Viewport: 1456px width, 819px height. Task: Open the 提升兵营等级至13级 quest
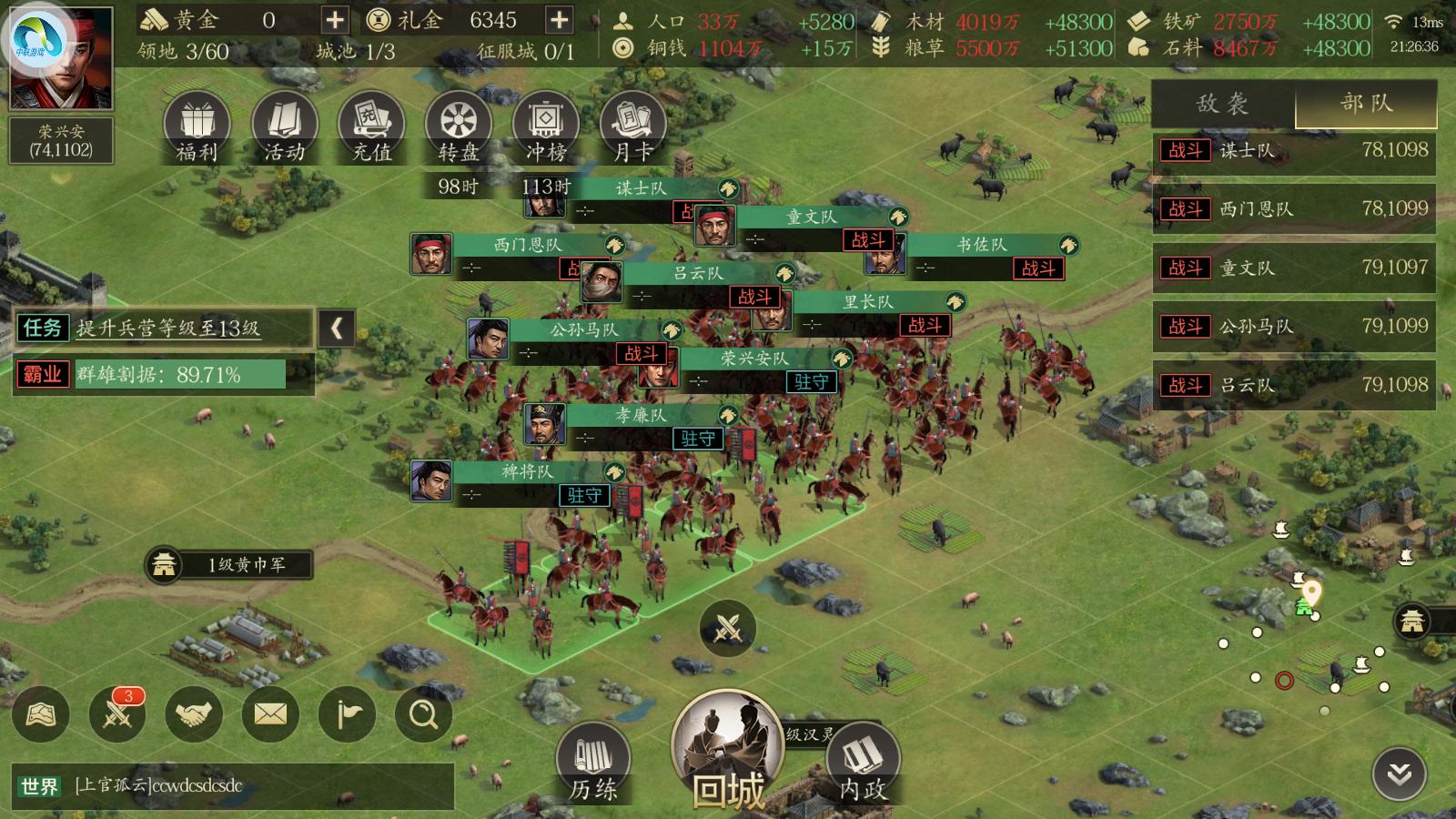tap(169, 328)
